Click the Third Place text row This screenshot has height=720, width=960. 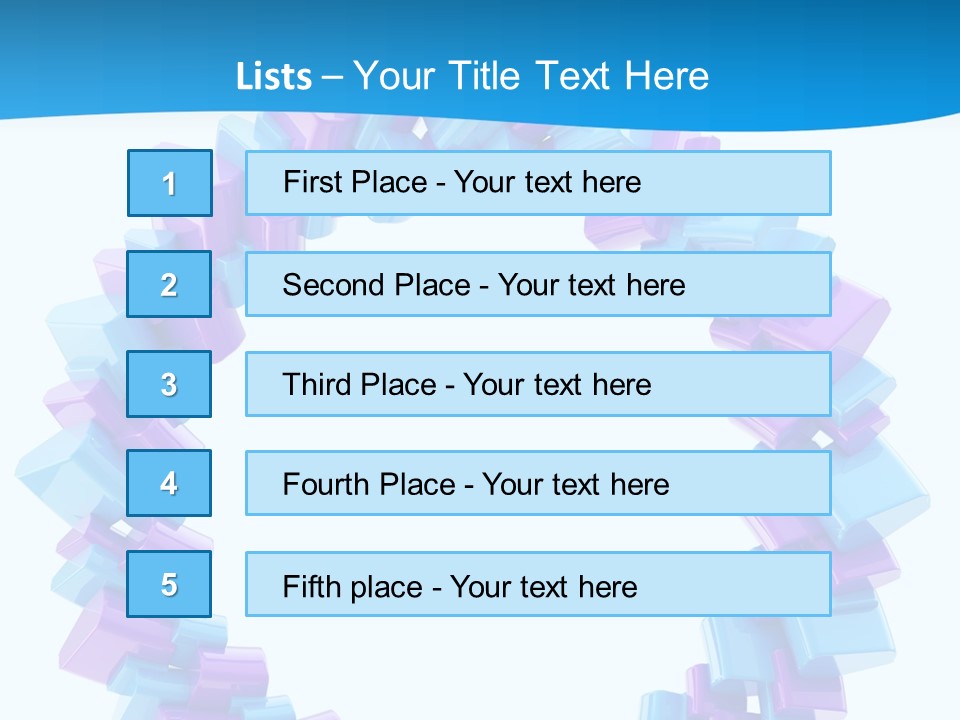538,384
